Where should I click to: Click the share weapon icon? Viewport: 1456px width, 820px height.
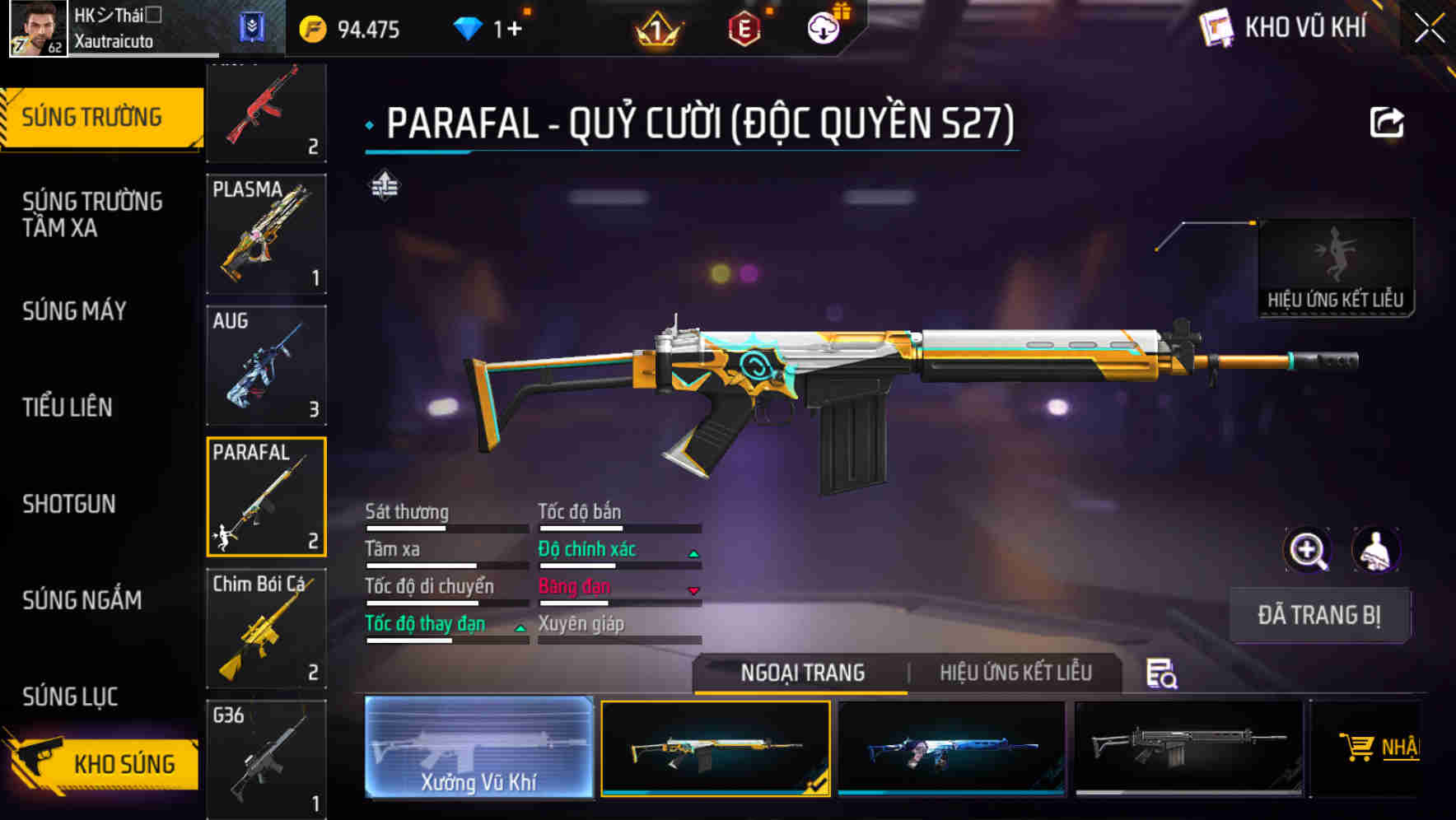1388,121
